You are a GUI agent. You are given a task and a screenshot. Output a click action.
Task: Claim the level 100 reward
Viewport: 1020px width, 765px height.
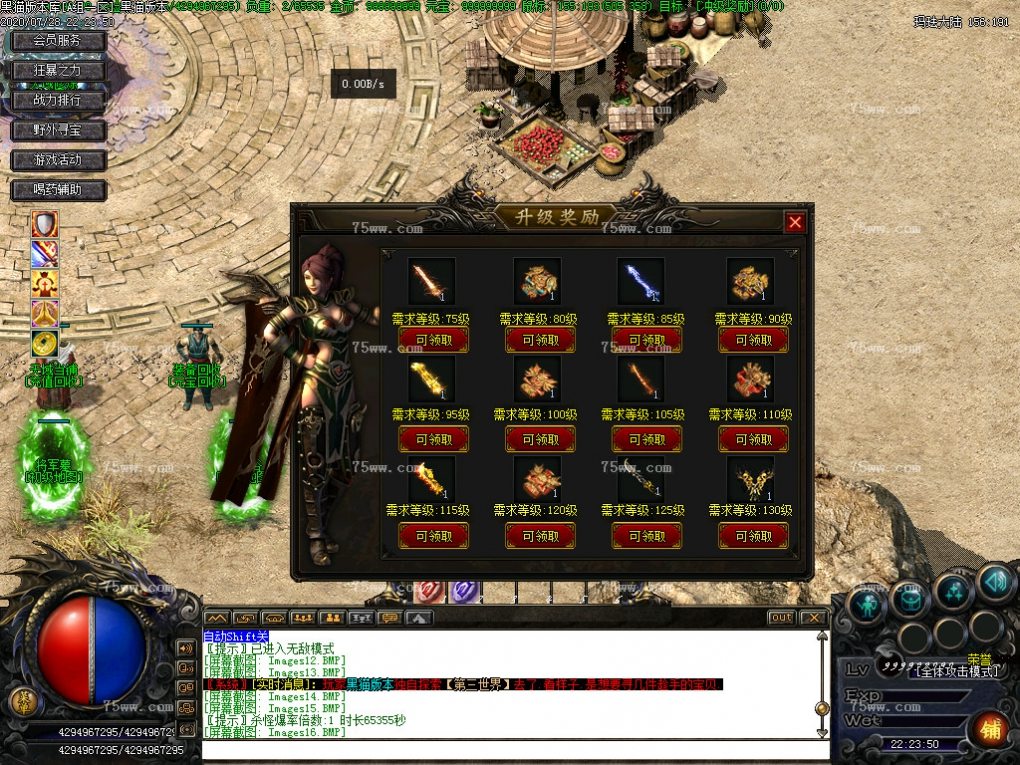(x=540, y=439)
